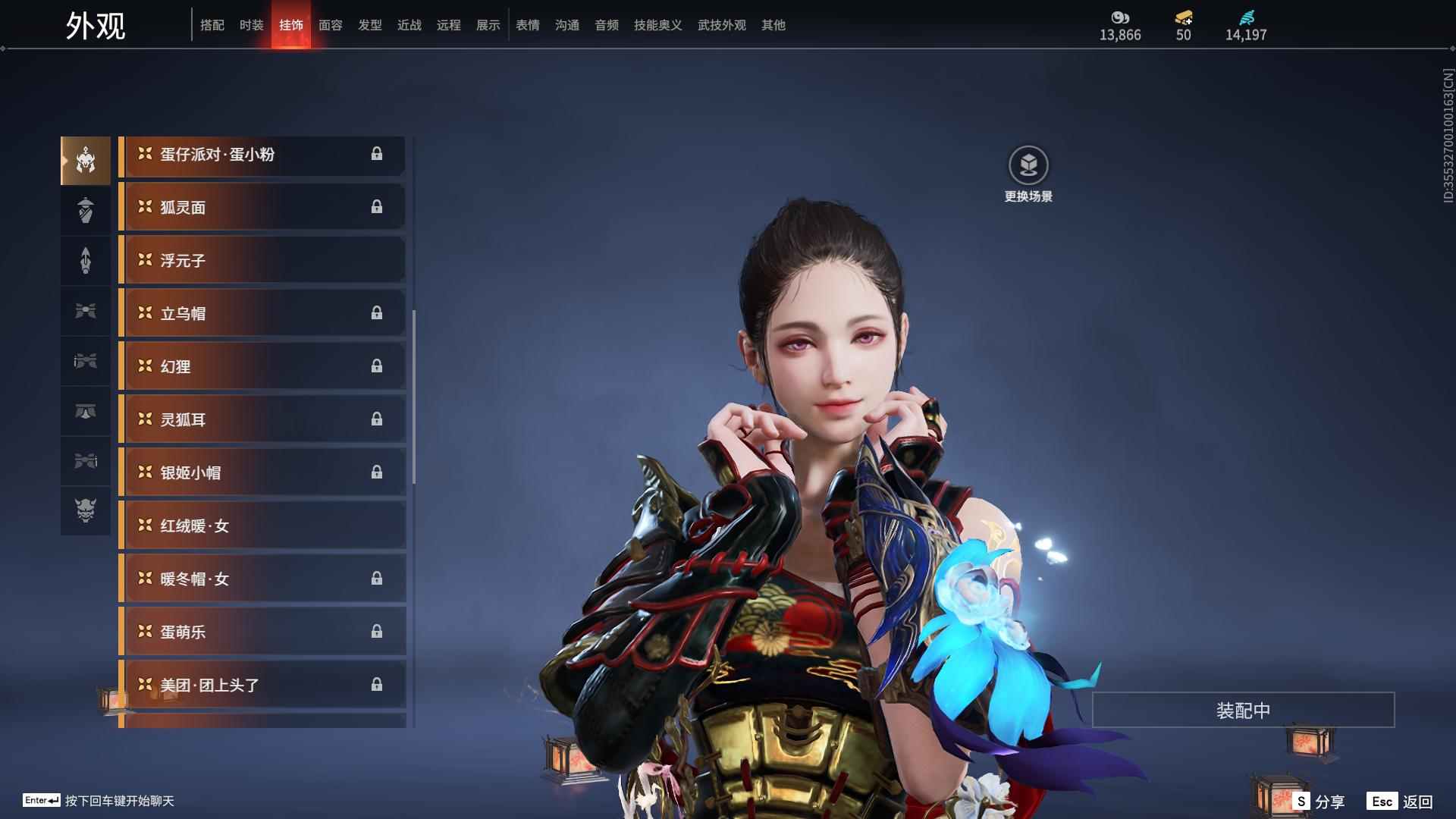
Task: Click the 装配中 equip button
Action: (x=1243, y=710)
